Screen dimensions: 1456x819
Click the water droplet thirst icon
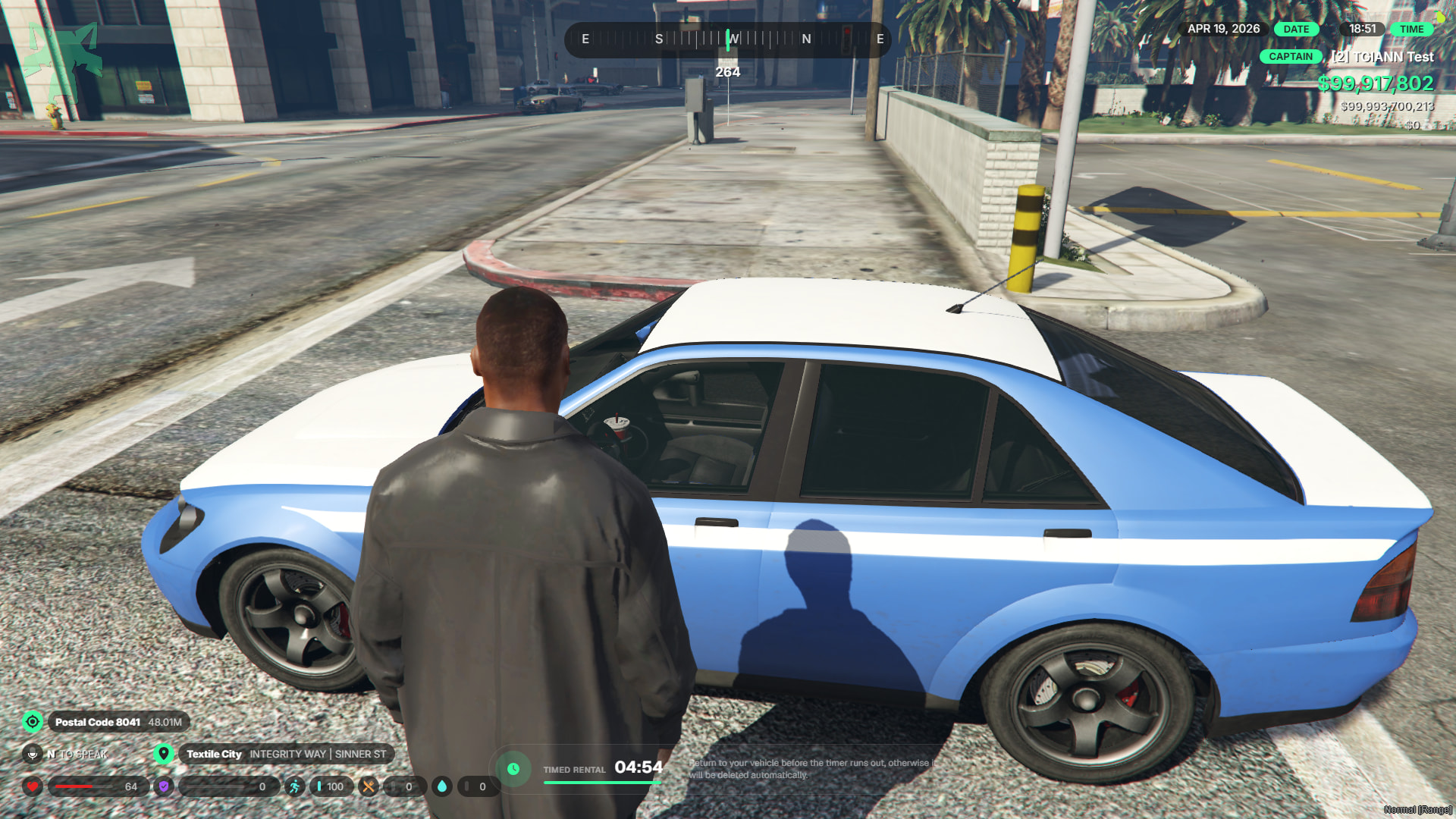coord(442,786)
